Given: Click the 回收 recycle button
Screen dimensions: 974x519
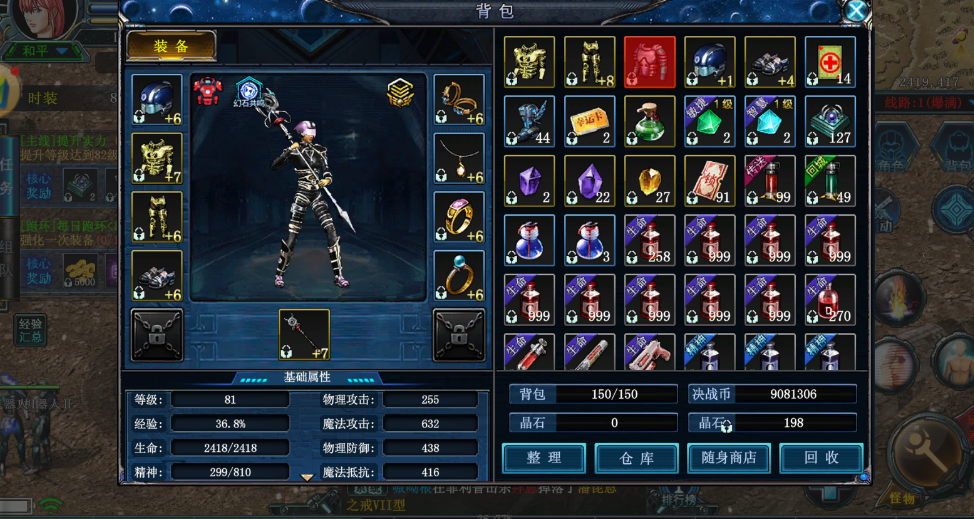Looking at the screenshot, I should tap(820, 458).
